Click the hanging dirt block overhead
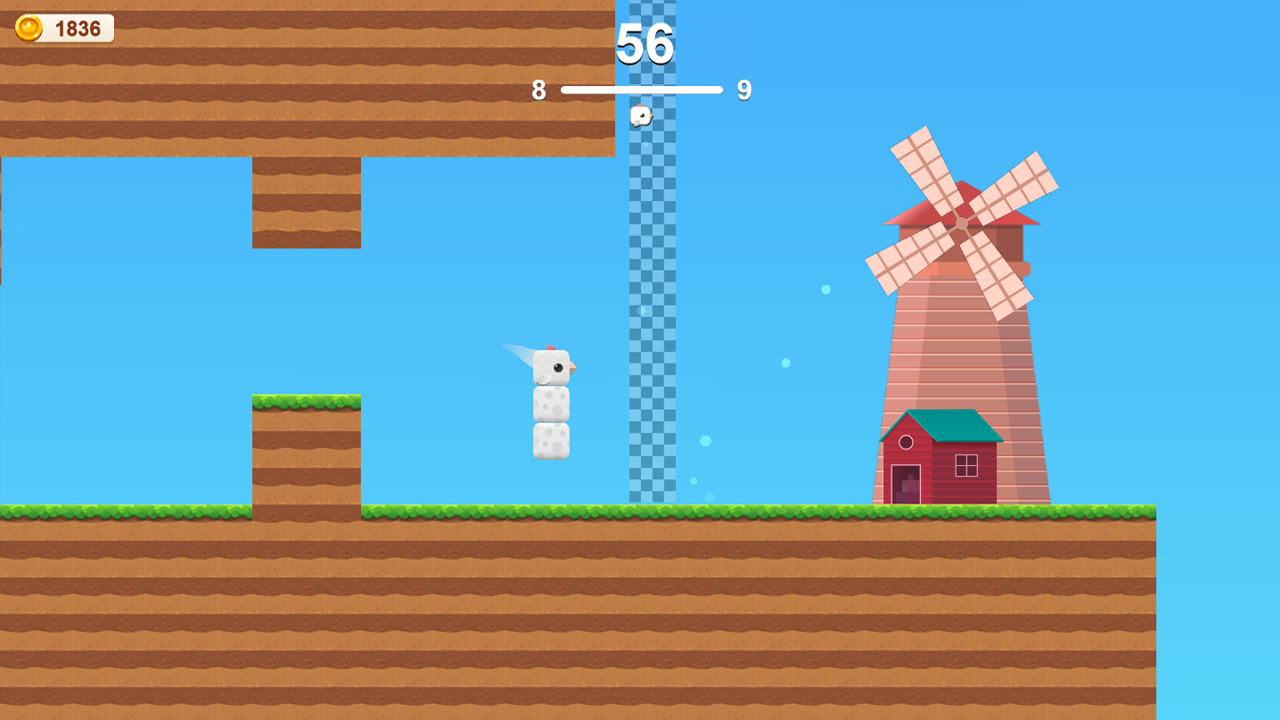Viewport: 1280px width, 720px height. [x=305, y=200]
